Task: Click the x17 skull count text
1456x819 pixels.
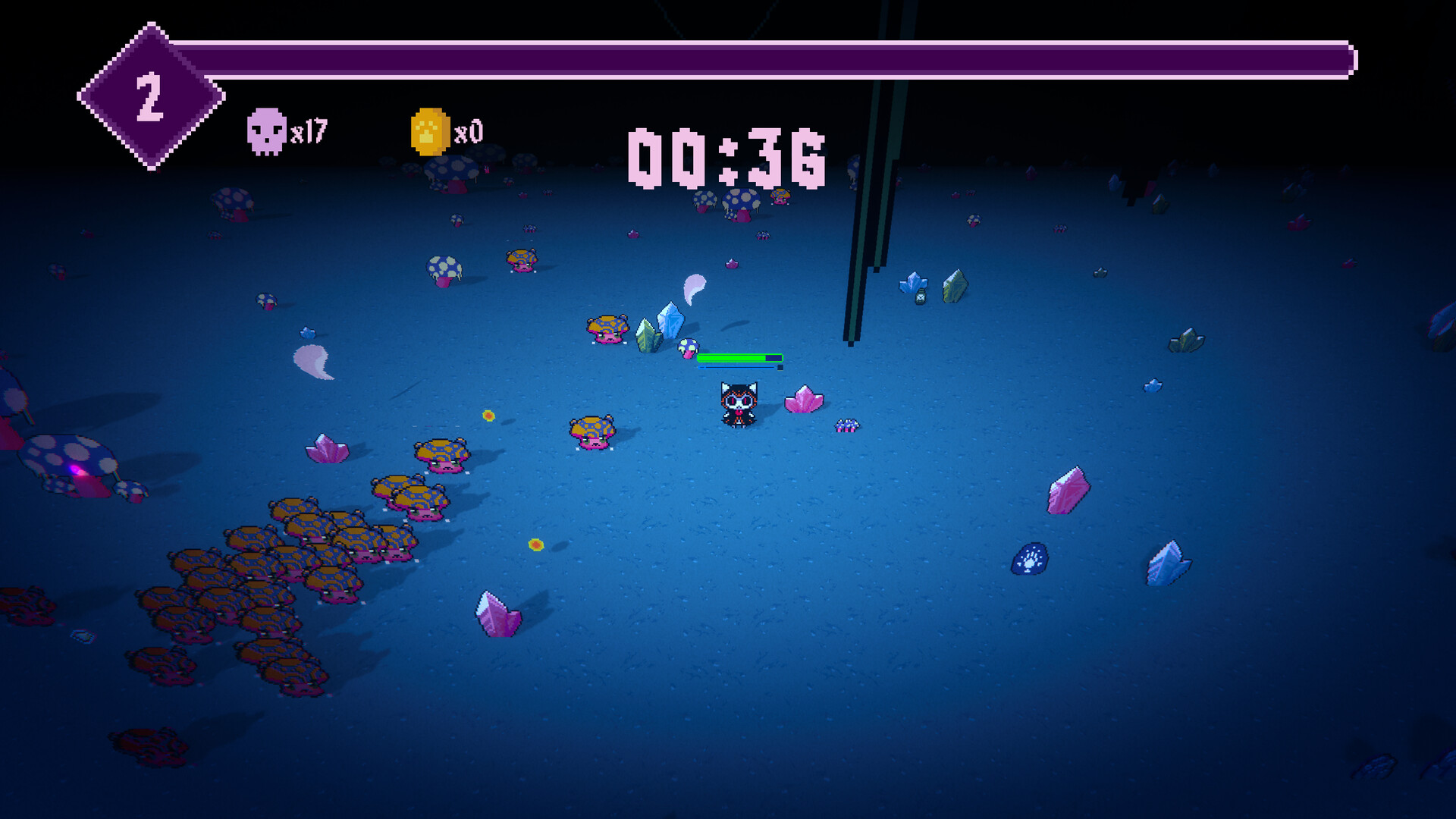Action: (x=309, y=130)
